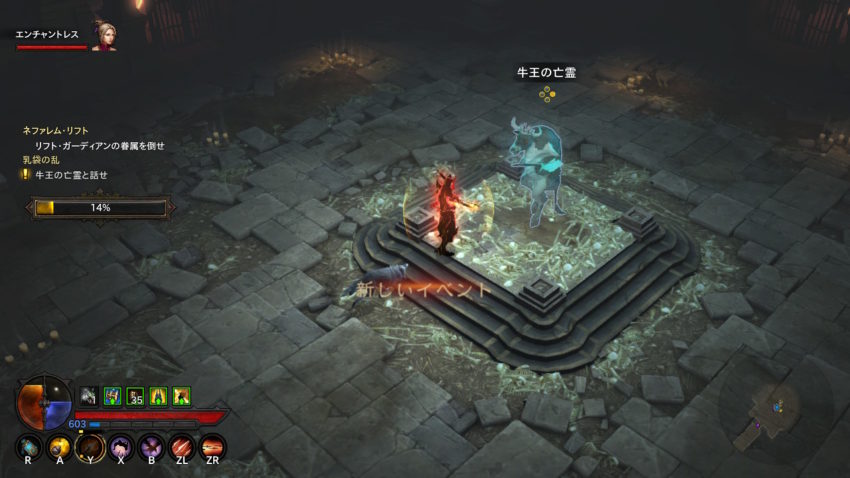Activate the golden orb skill
Screen dimensions: 850x478
pos(60,446)
